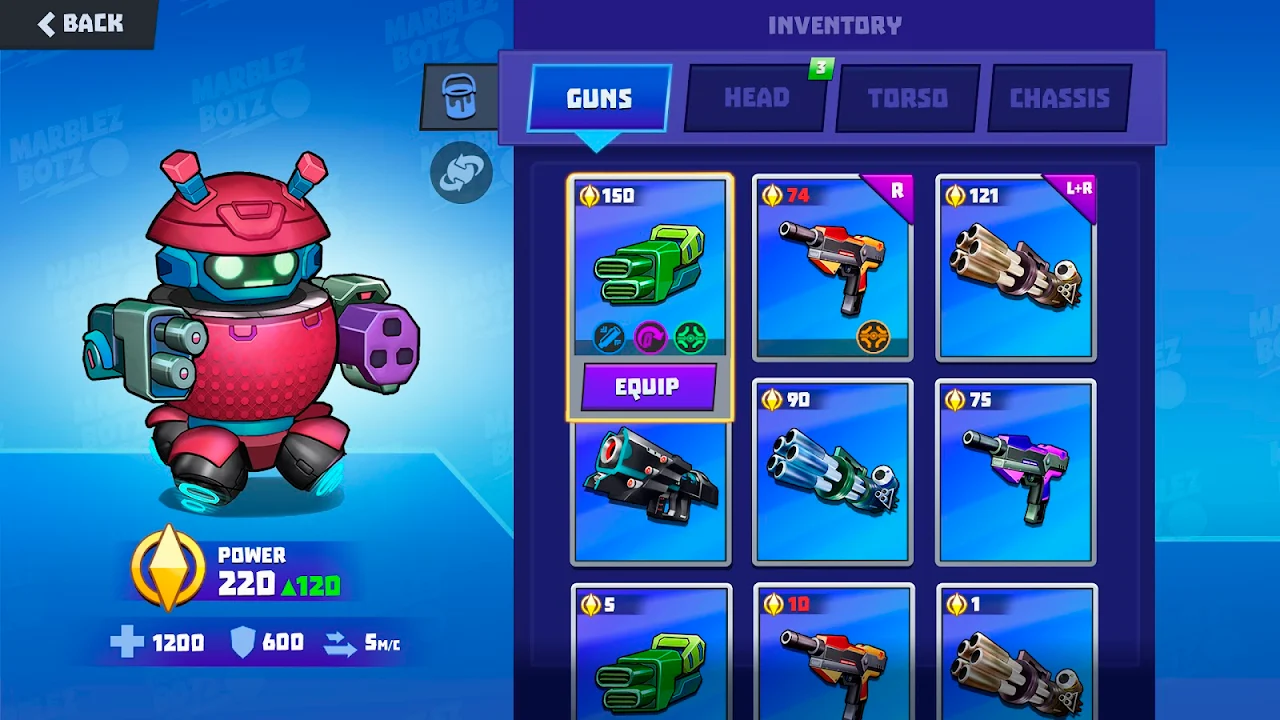The image size is (1280, 720).
Task: Choose the 74 power pistol card
Action: point(832,265)
